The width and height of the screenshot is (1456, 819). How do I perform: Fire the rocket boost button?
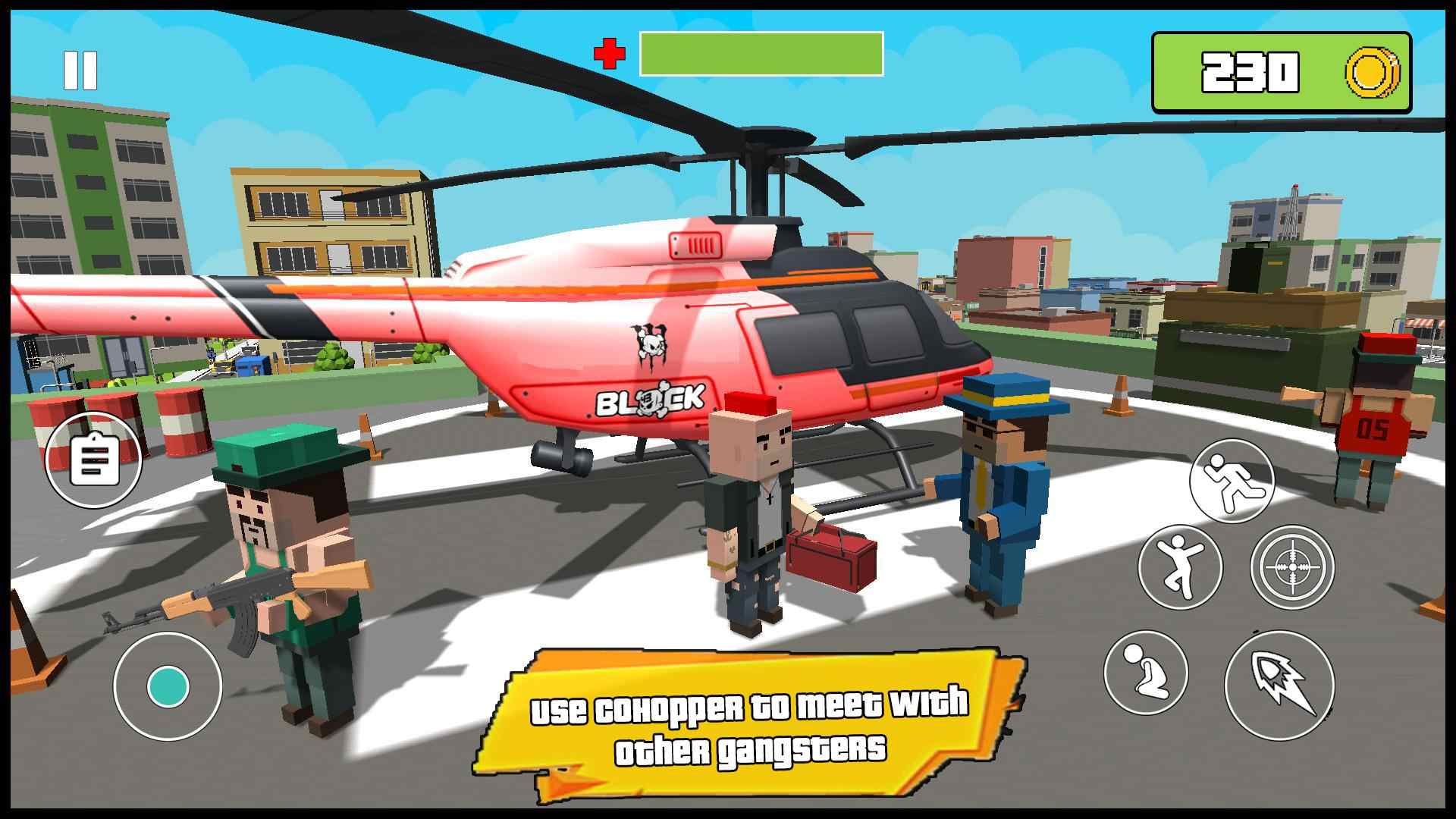1279,685
